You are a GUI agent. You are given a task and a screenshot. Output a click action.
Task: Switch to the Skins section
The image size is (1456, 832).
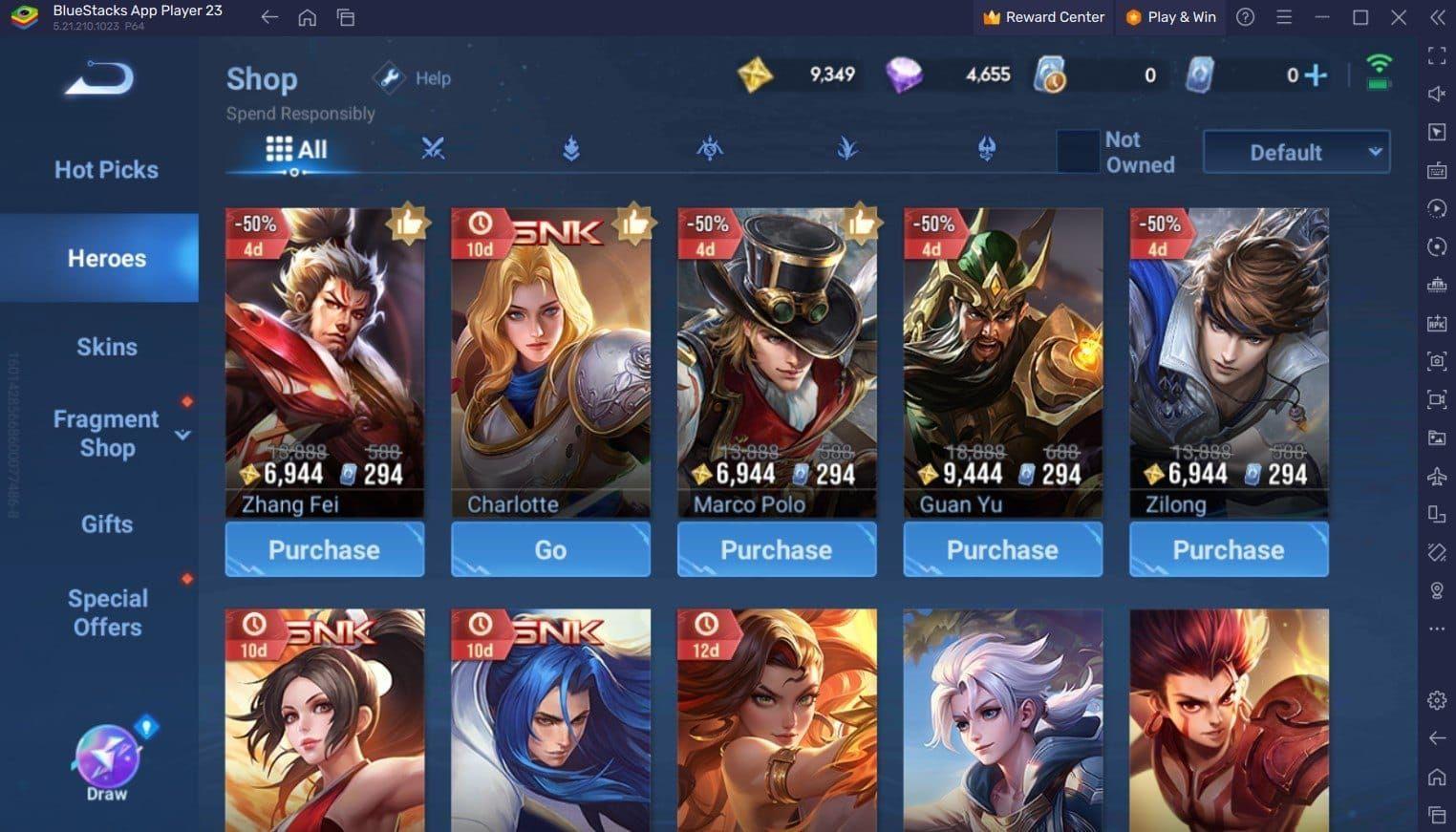click(x=105, y=347)
